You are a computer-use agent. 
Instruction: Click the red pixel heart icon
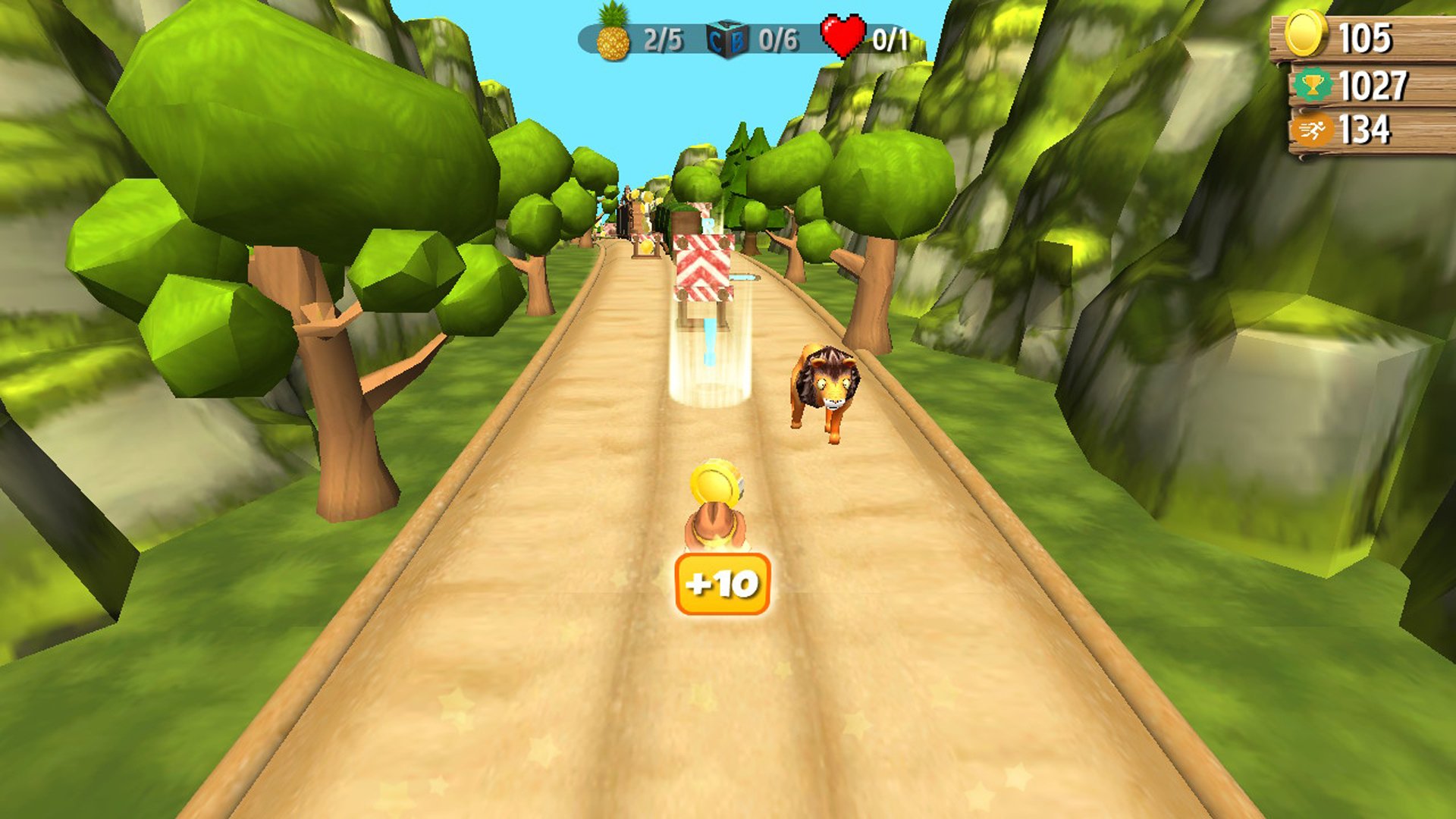click(842, 36)
